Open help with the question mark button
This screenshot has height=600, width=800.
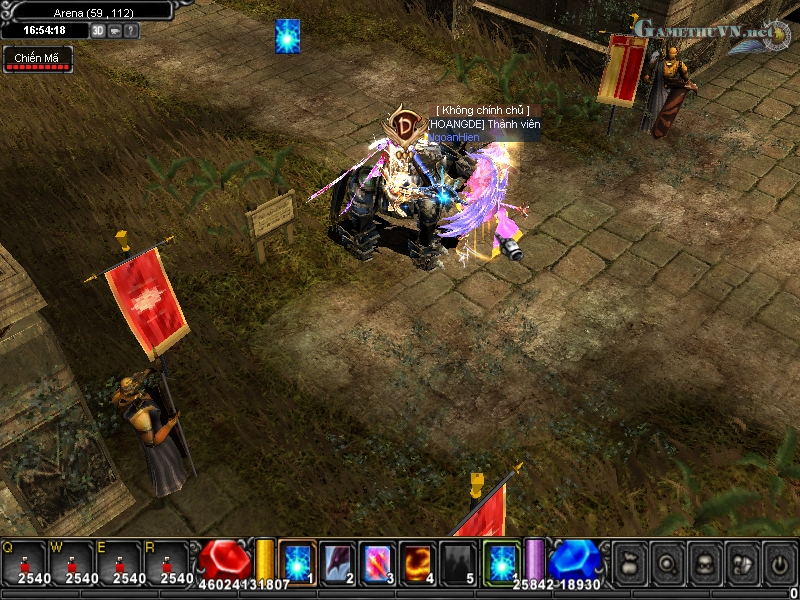[131, 30]
